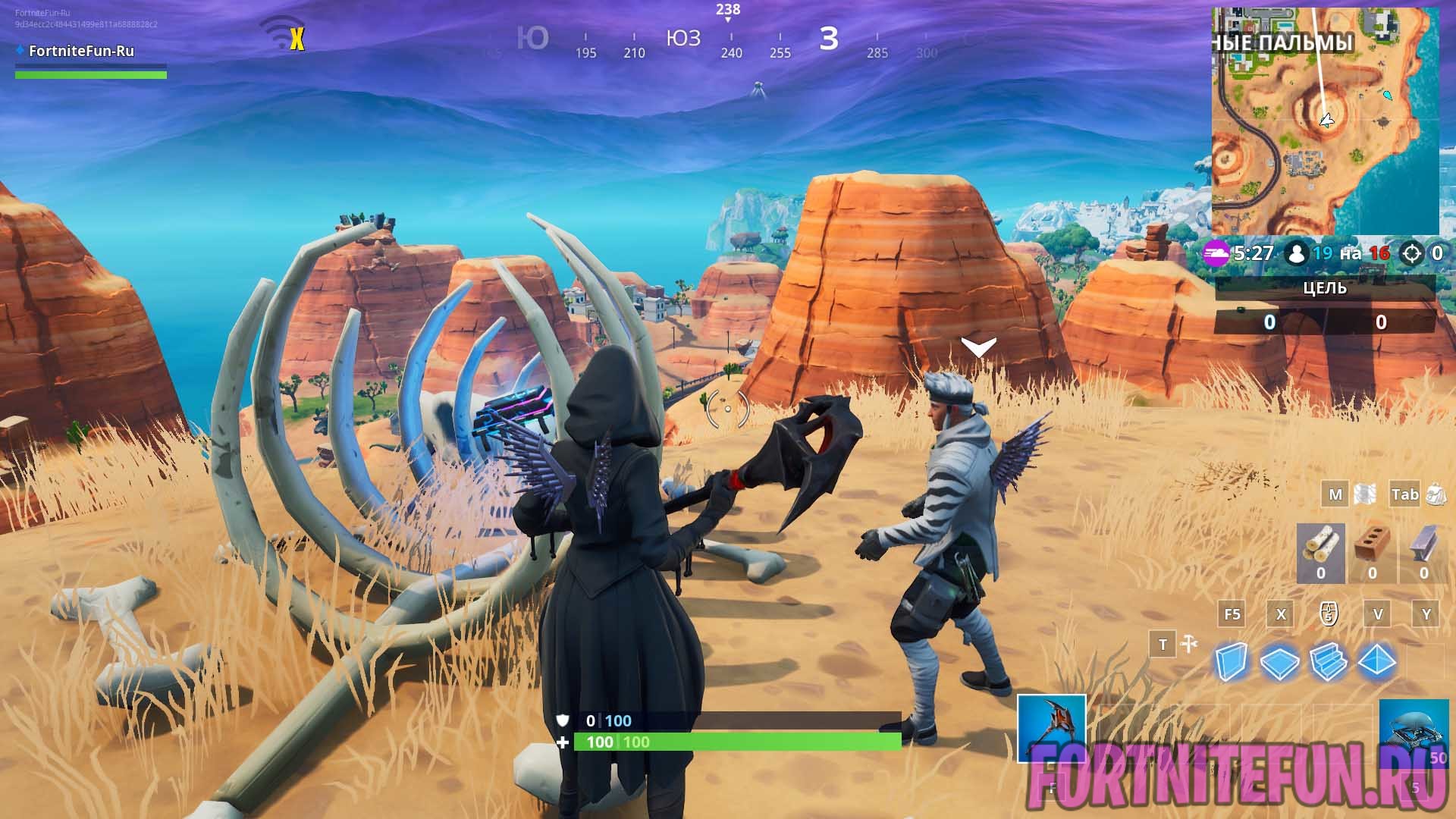Select the stairs building piece
Viewport: 1456px width, 819px height.
(1328, 662)
